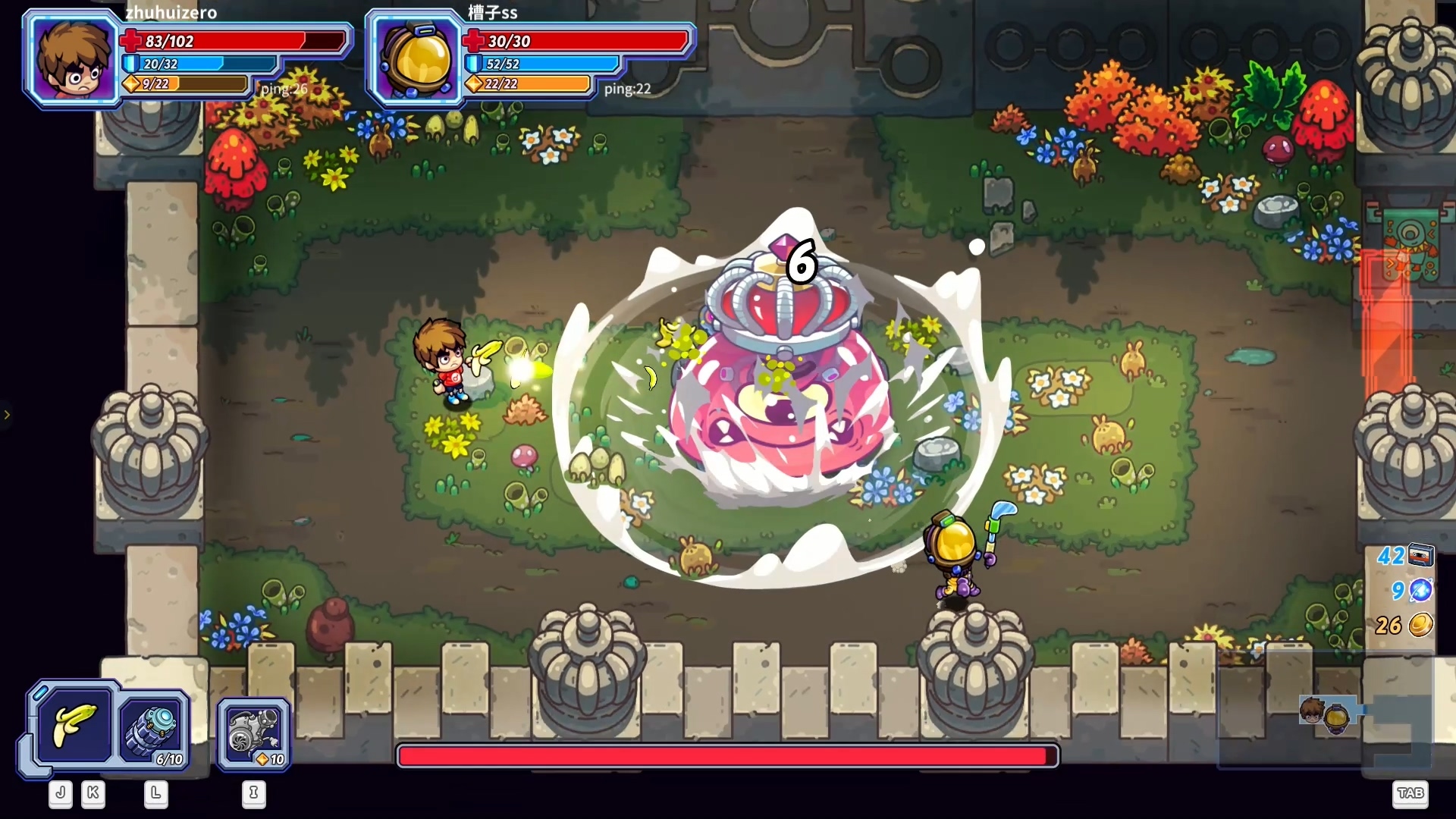Screen dimensions: 1456x819
Task: Use the turbo engine item costing 10
Action: click(253, 730)
